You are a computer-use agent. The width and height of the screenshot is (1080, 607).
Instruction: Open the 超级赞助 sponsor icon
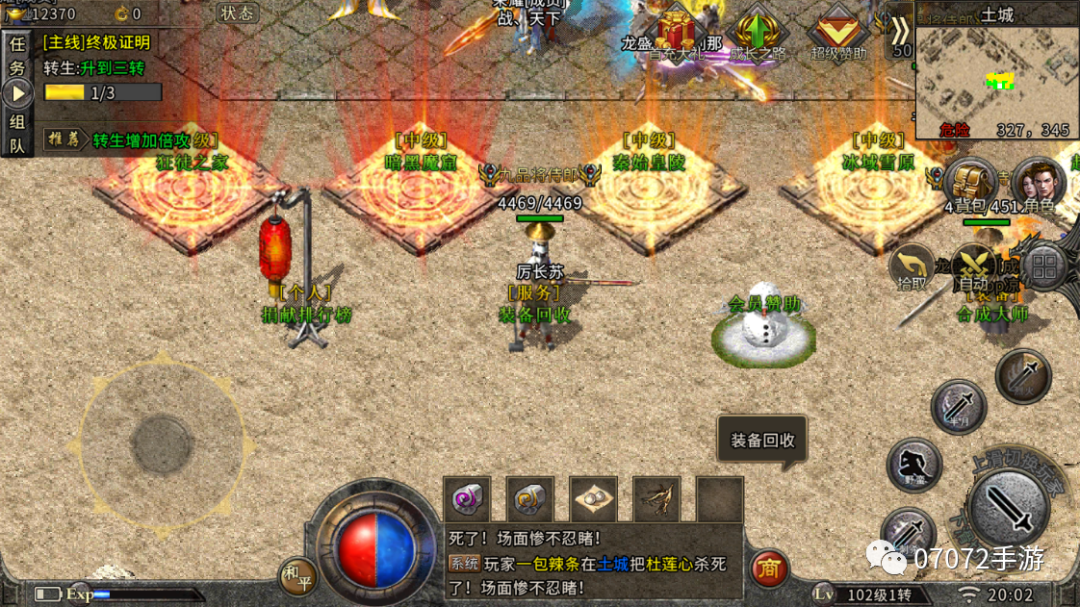click(x=838, y=34)
